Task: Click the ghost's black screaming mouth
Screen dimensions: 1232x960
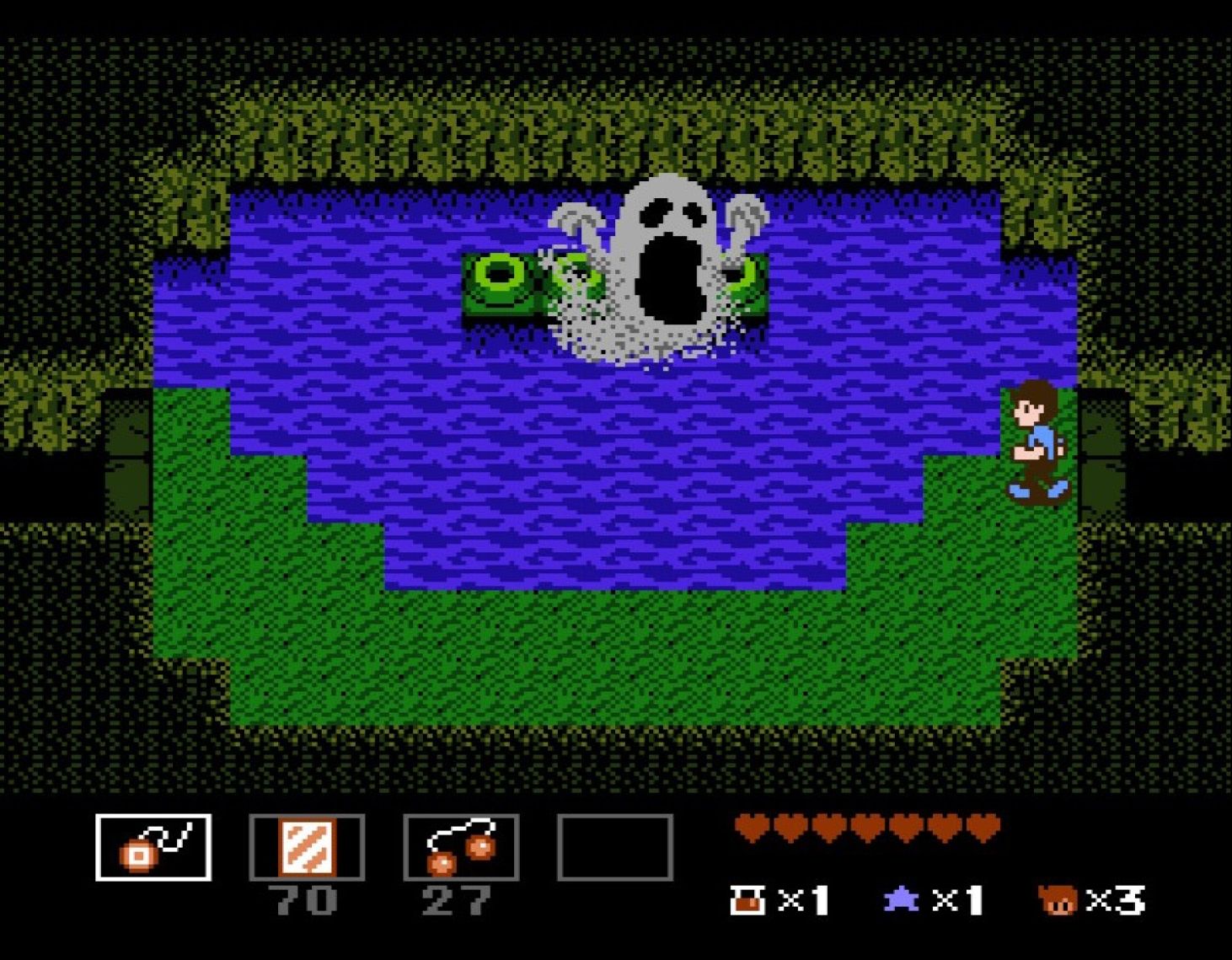Action: pyautogui.click(x=670, y=278)
